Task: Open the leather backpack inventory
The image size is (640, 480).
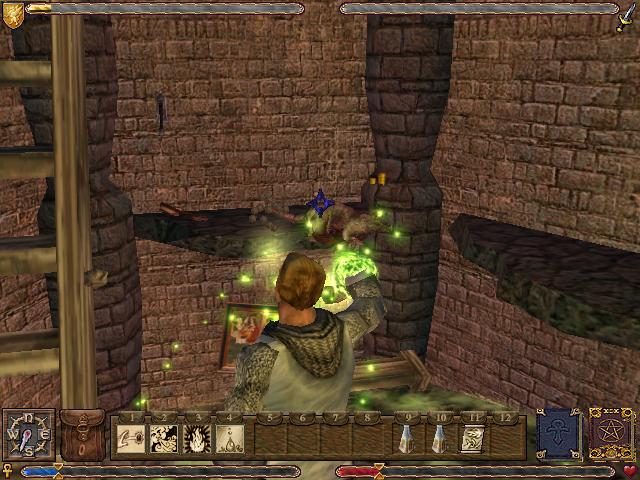Action: pyautogui.click(x=81, y=435)
